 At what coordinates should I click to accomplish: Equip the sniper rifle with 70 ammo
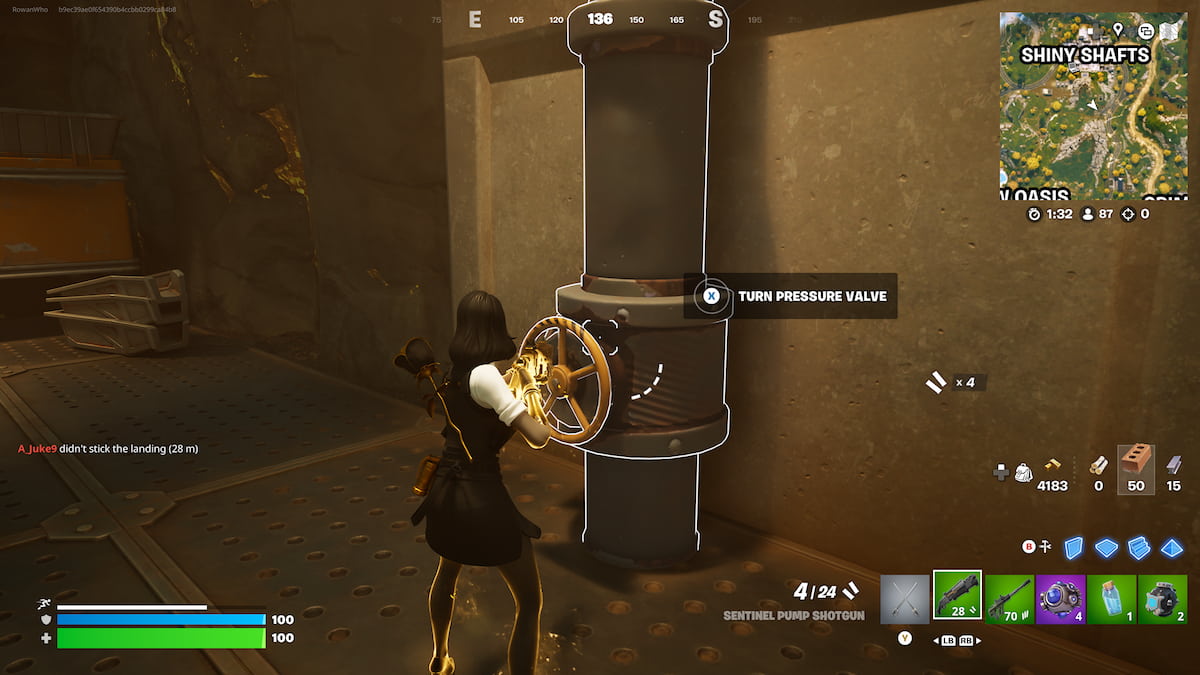[x=1009, y=598]
